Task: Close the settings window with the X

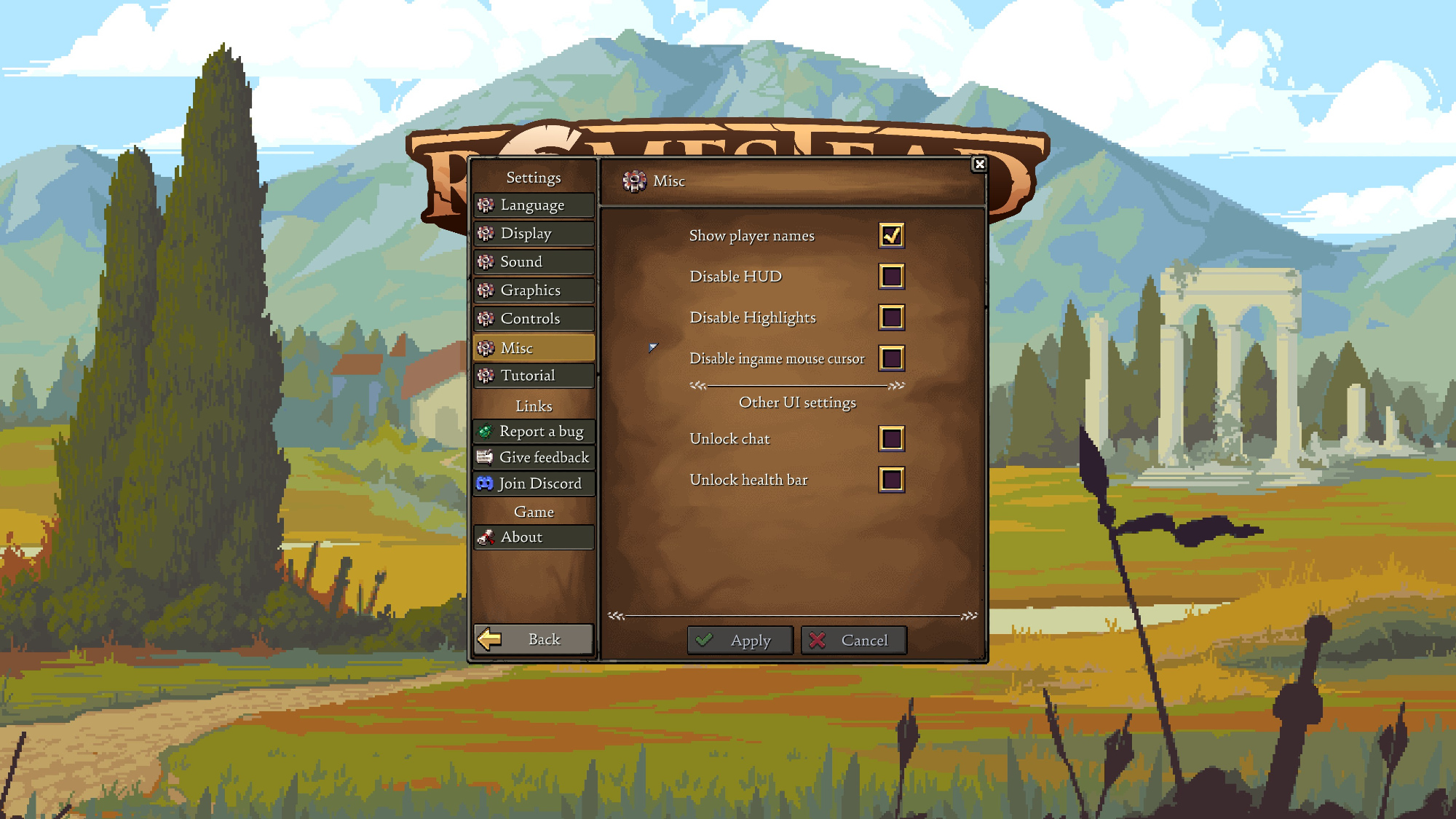Action: [x=979, y=165]
